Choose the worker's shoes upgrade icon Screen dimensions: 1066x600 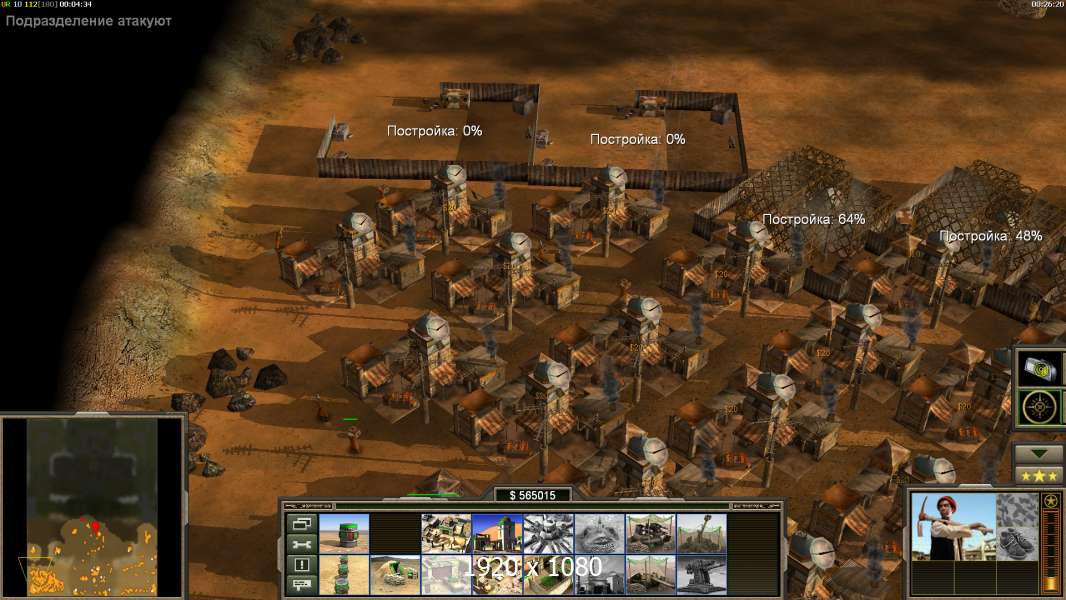tap(1019, 546)
